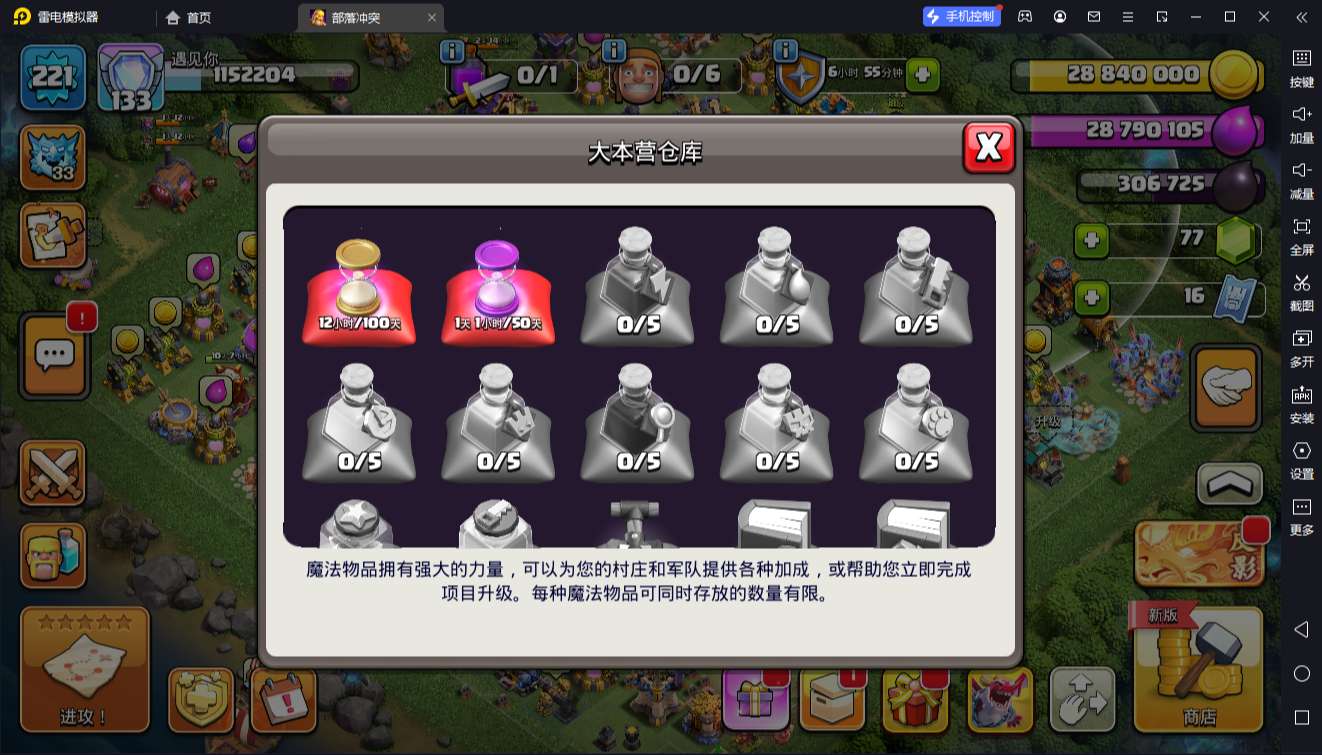Collapse the LDPlayer sidebar with the chevron
Screen dimensions: 1322x755
(1300, 17)
